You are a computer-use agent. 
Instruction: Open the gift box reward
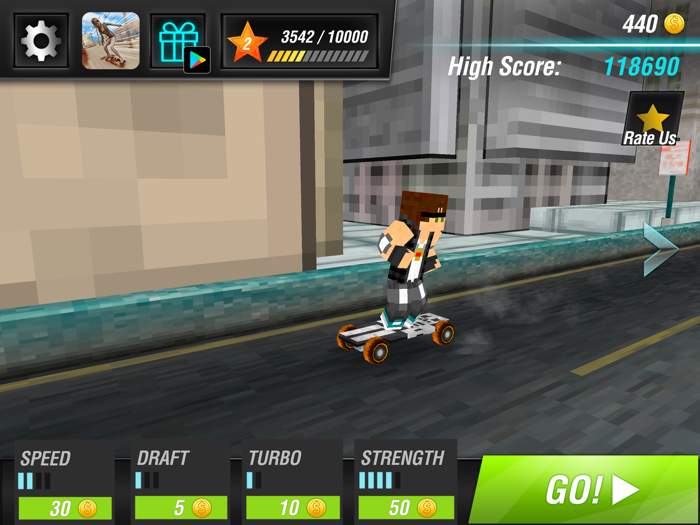(x=179, y=41)
